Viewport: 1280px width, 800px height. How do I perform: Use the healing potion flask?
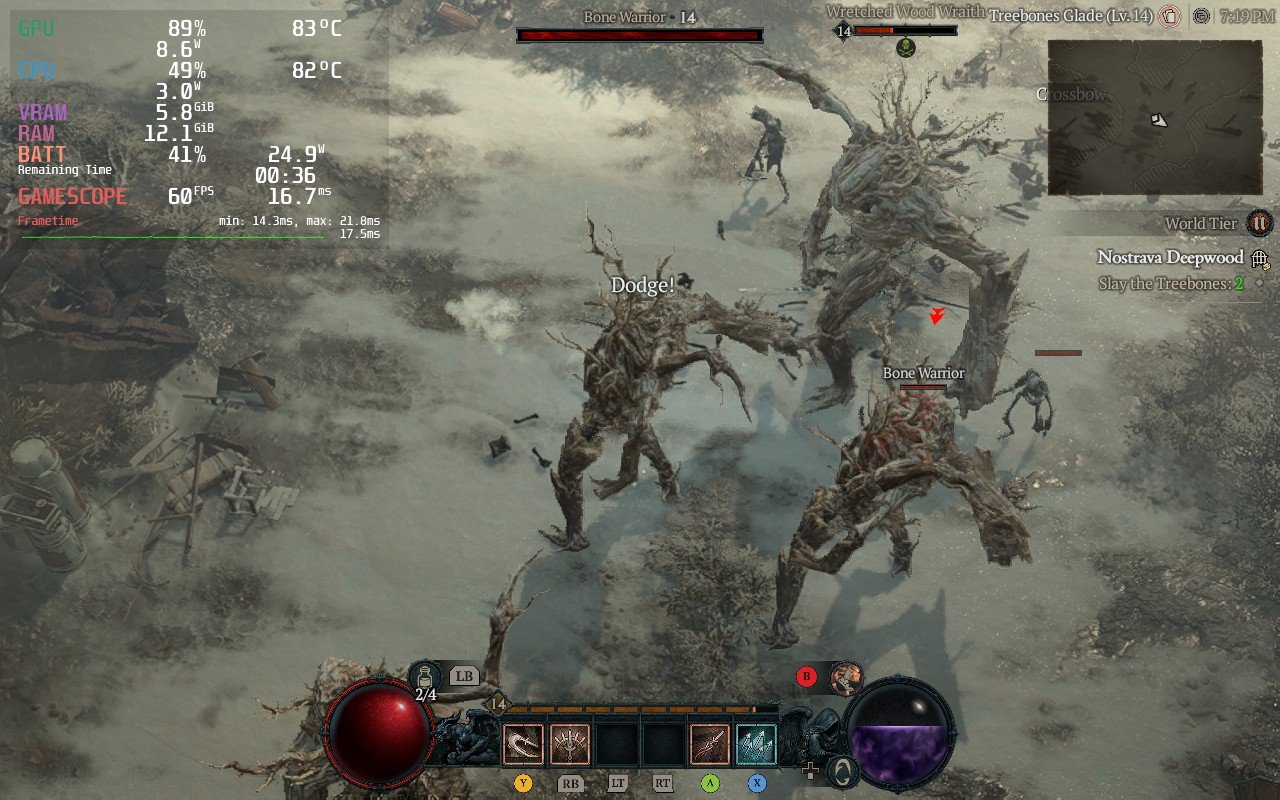(426, 675)
